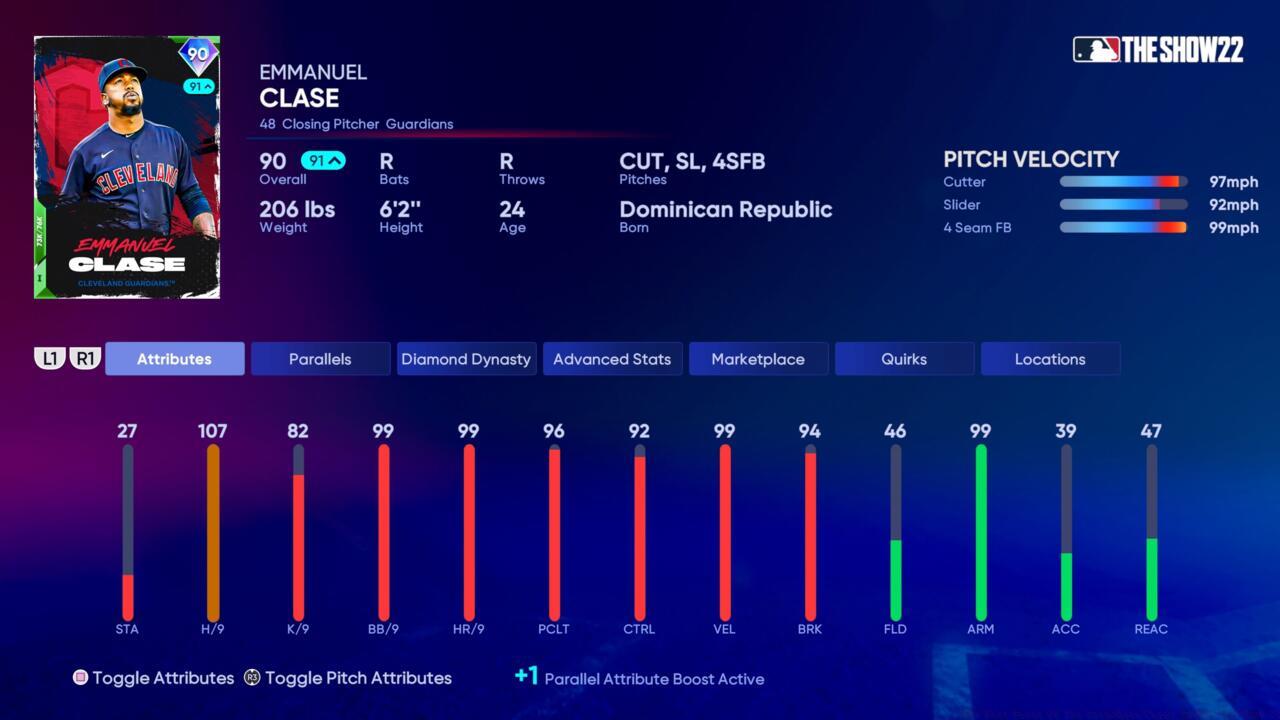
Task: Select the Diamond Dynasty tab
Action: [466, 359]
